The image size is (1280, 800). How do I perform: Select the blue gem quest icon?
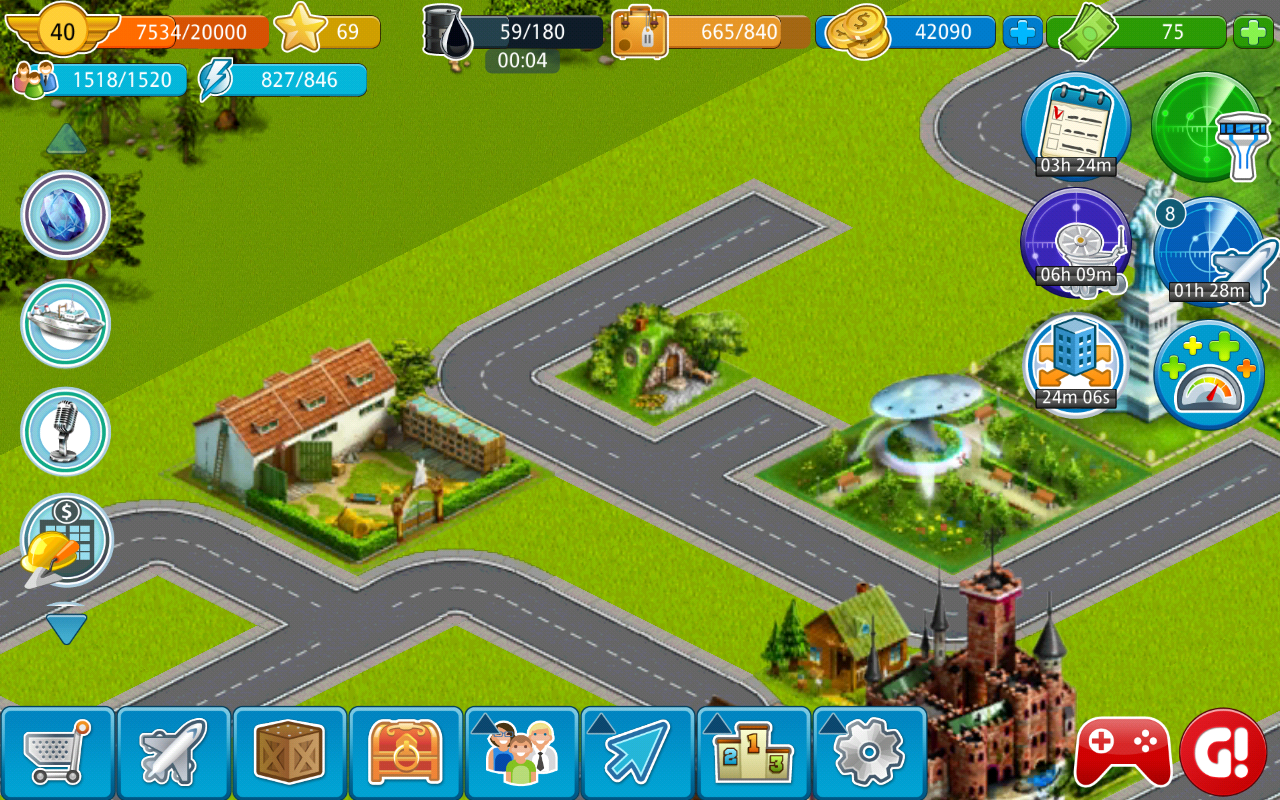[66, 215]
